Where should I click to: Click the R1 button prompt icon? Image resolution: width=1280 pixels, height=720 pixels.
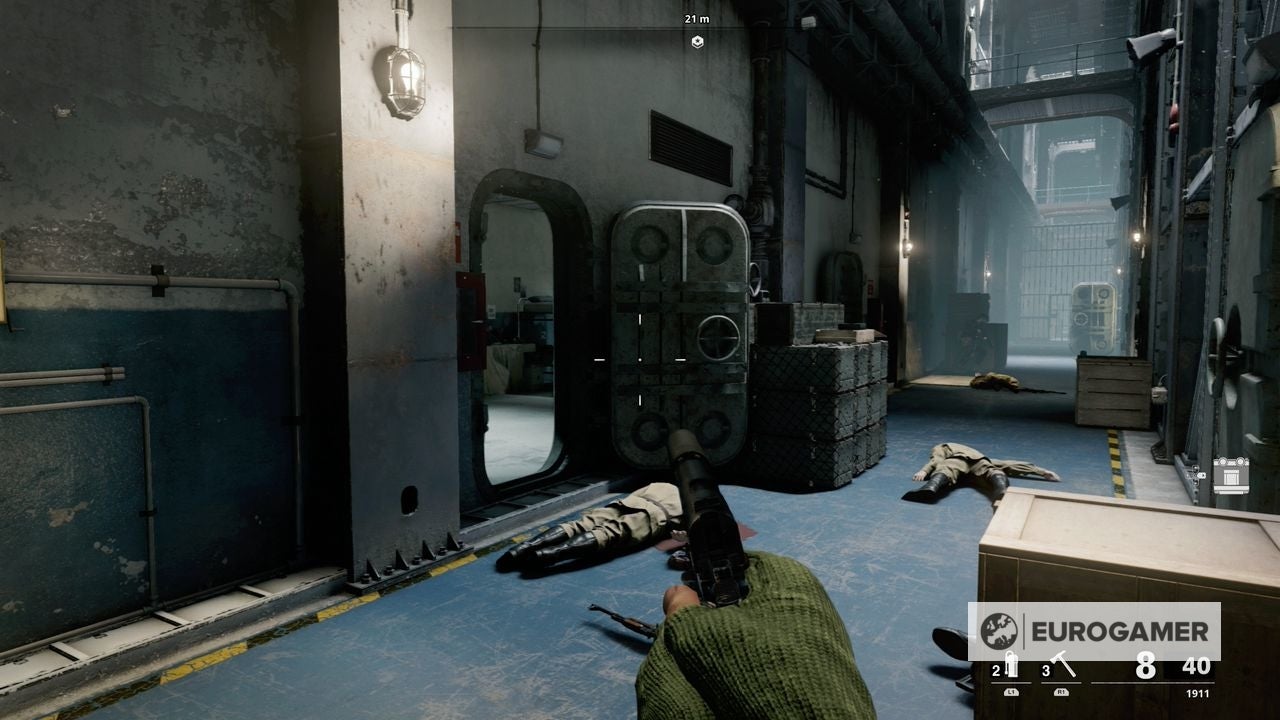coord(1062,692)
